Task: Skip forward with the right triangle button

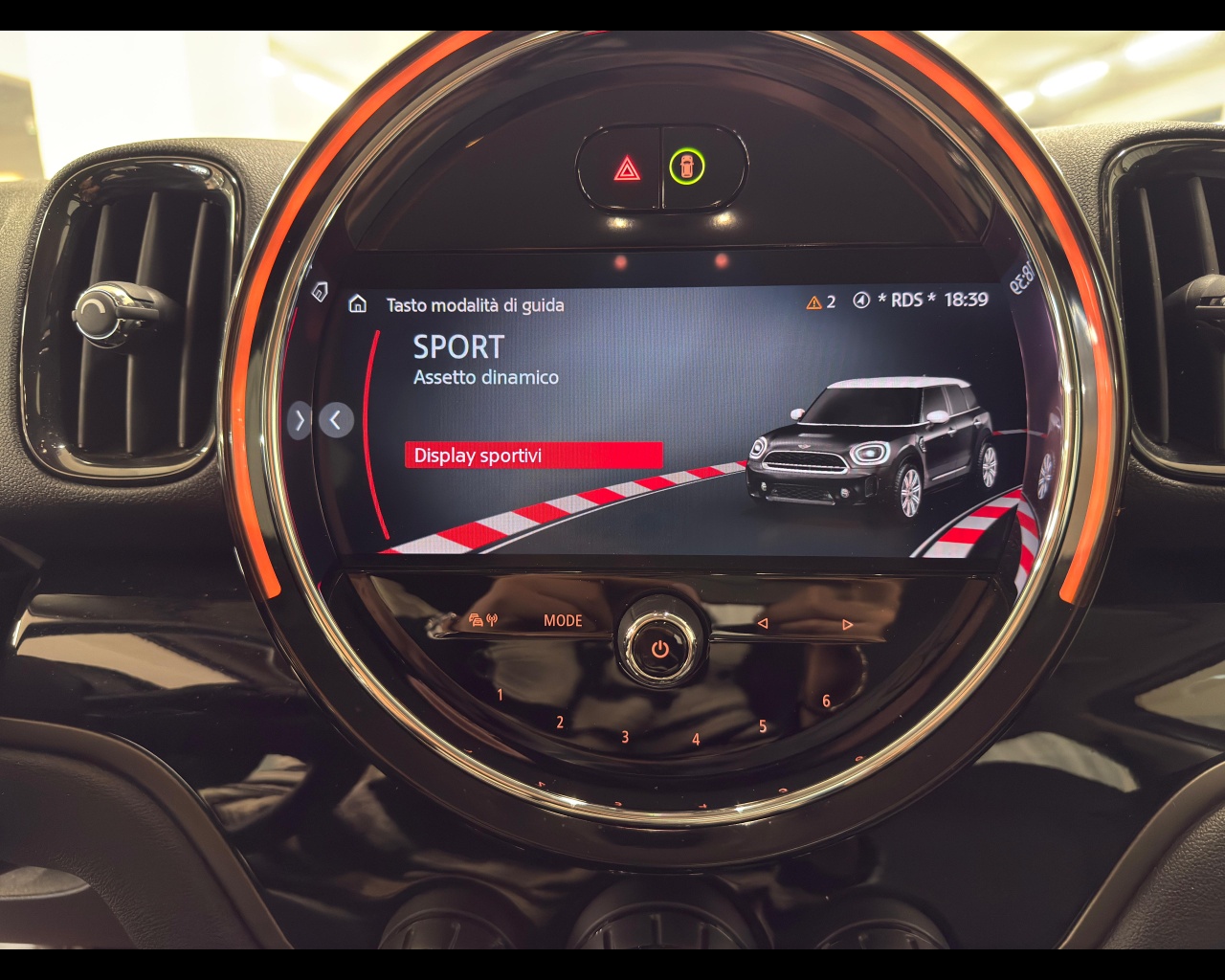Action: (x=847, y=624)
